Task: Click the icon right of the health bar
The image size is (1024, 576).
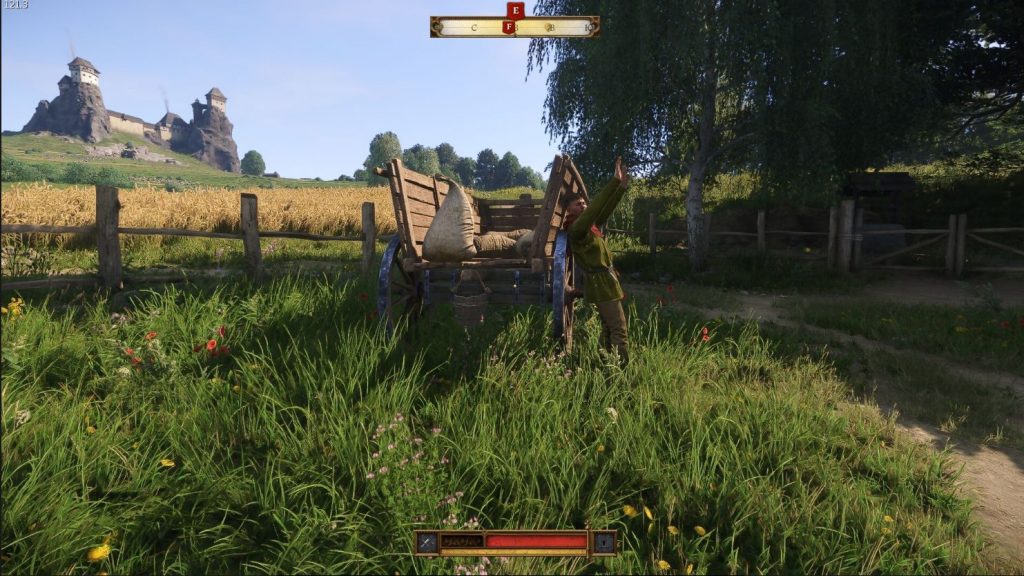Action: point(604,542)
